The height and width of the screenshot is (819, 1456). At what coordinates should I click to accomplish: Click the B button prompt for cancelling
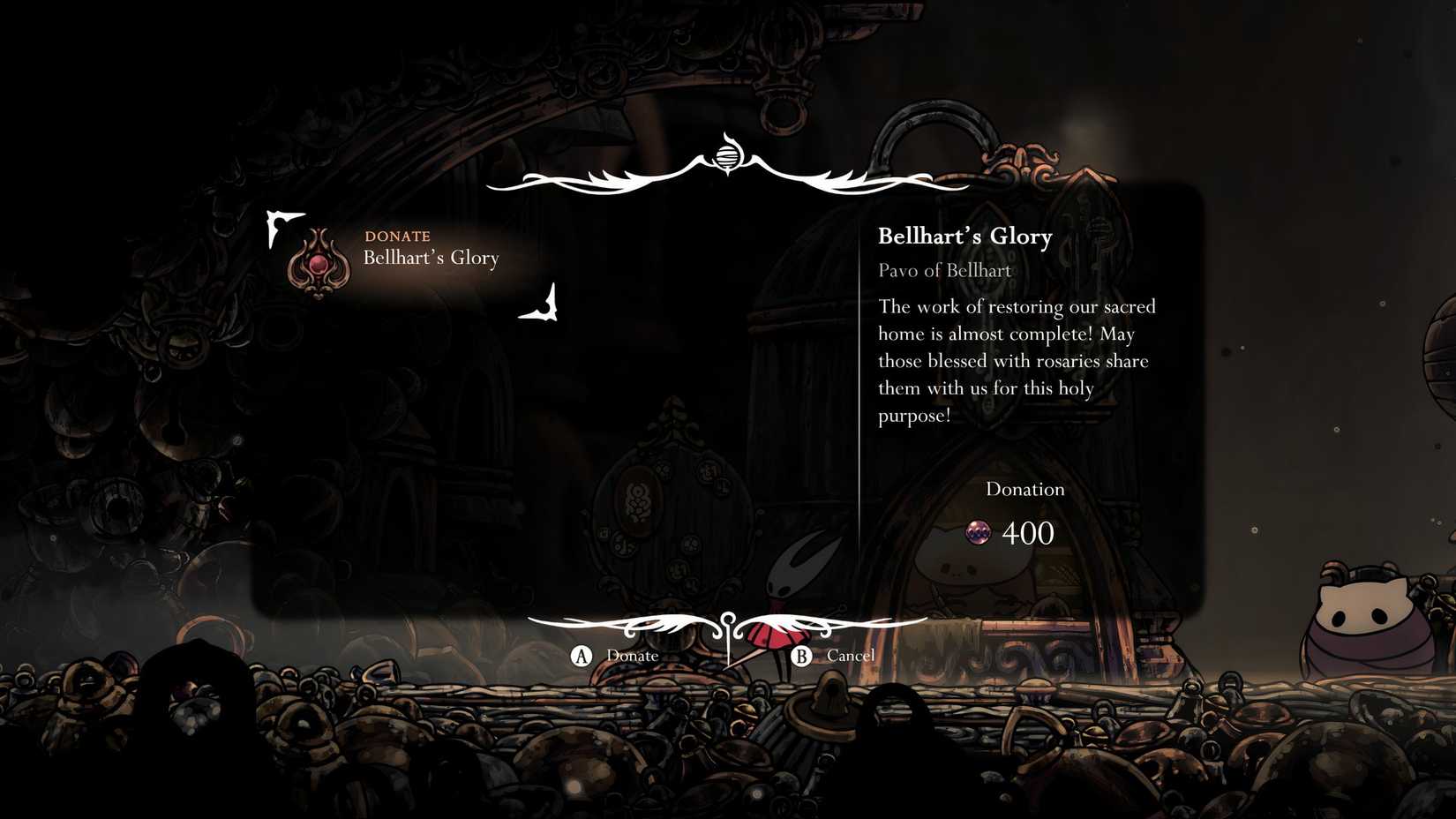click(x=801, y=656)
